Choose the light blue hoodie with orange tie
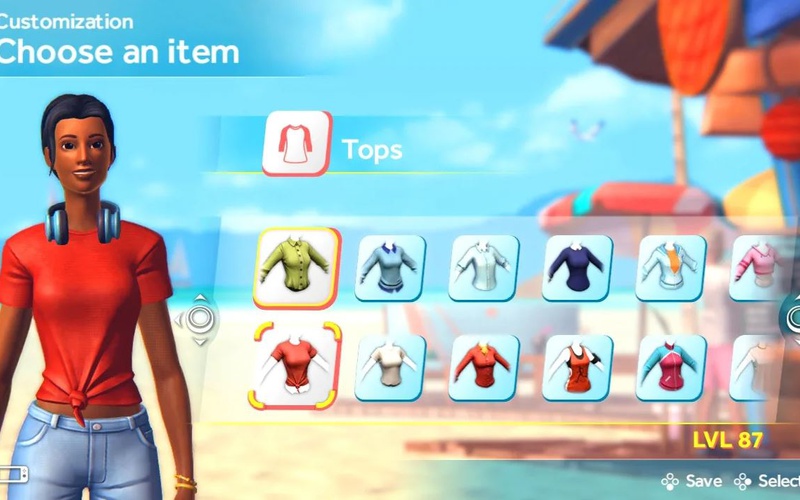Image resolution: width=800 pixels, height=500 pixels. (x=671, y=268)
